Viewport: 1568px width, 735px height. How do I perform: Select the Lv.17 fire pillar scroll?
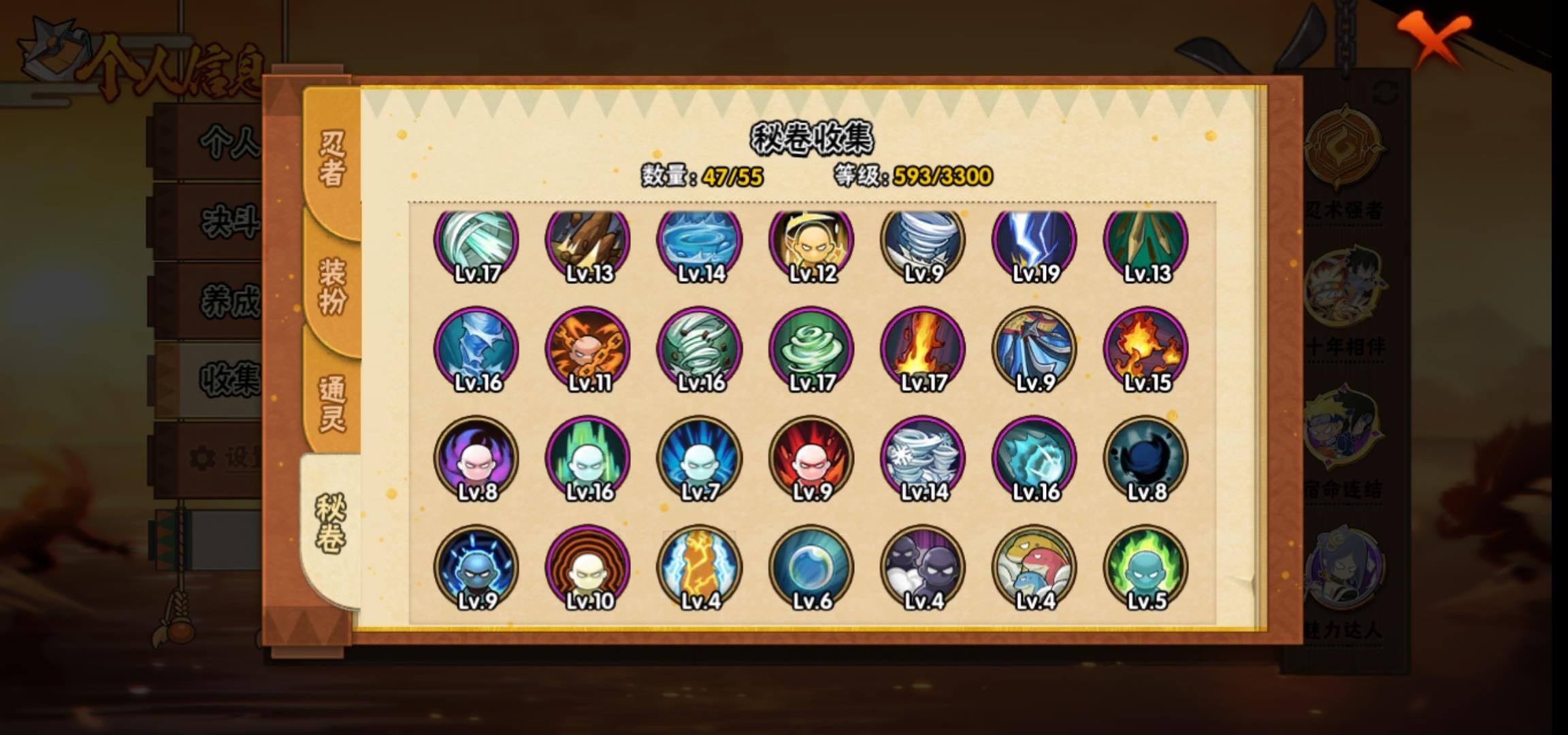(x=923, y=350)
